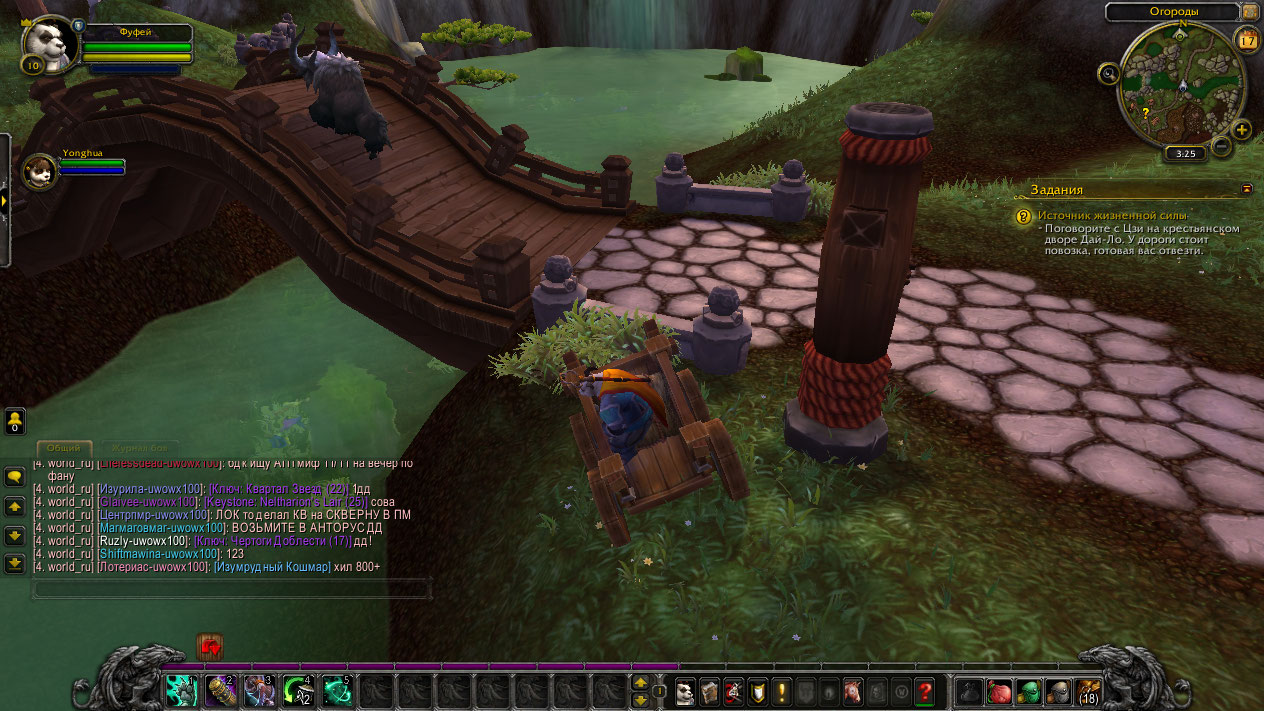The height and width of the screenshot is (711, 1264).
Task: Click the chat text input box
Action: tap(232, 589)
